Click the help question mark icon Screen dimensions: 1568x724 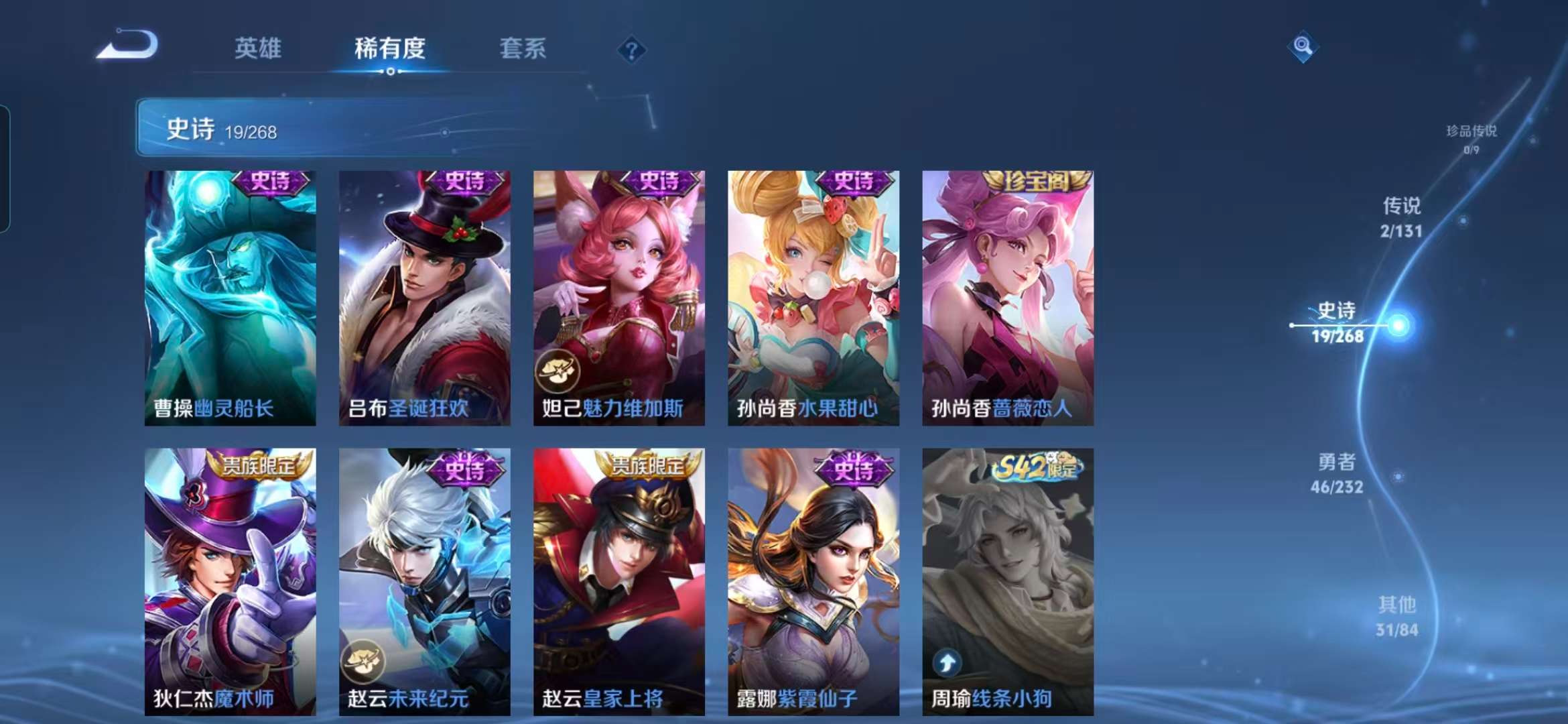click(x=632, y=50)
